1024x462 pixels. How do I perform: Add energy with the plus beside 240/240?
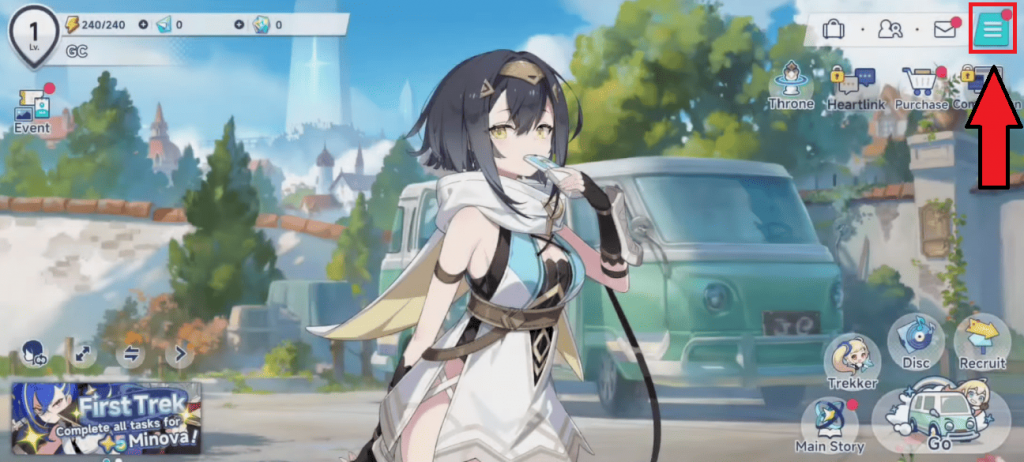click(x=142, y=24)
